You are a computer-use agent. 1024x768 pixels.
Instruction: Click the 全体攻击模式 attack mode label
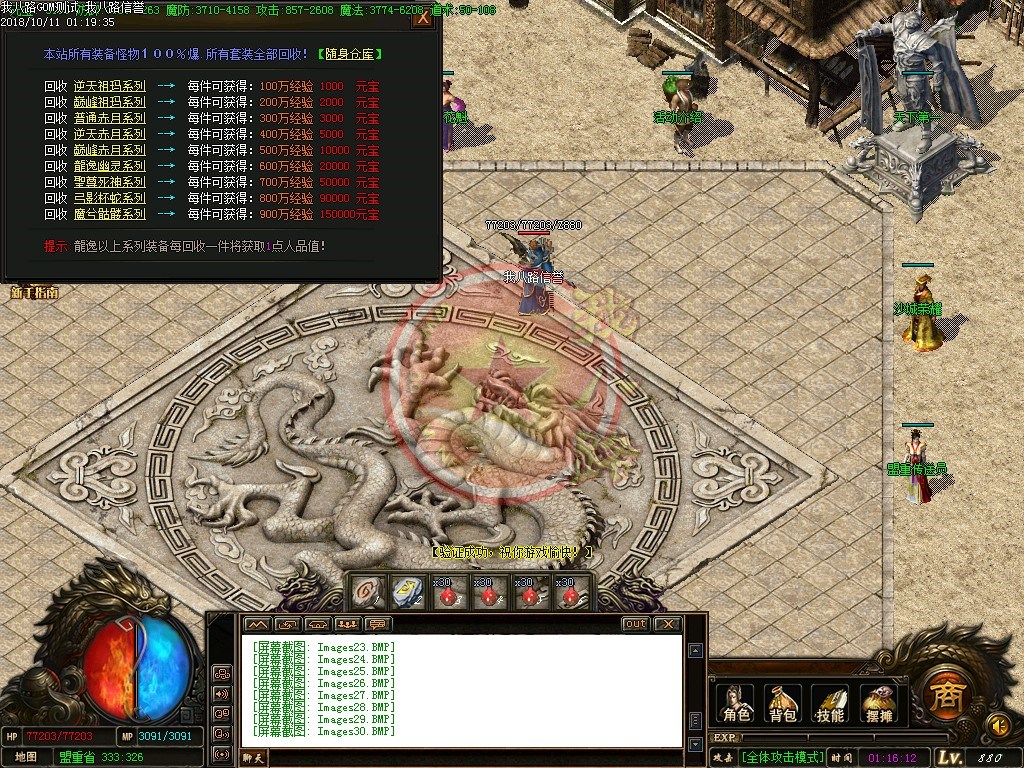(x=783, y=757)
